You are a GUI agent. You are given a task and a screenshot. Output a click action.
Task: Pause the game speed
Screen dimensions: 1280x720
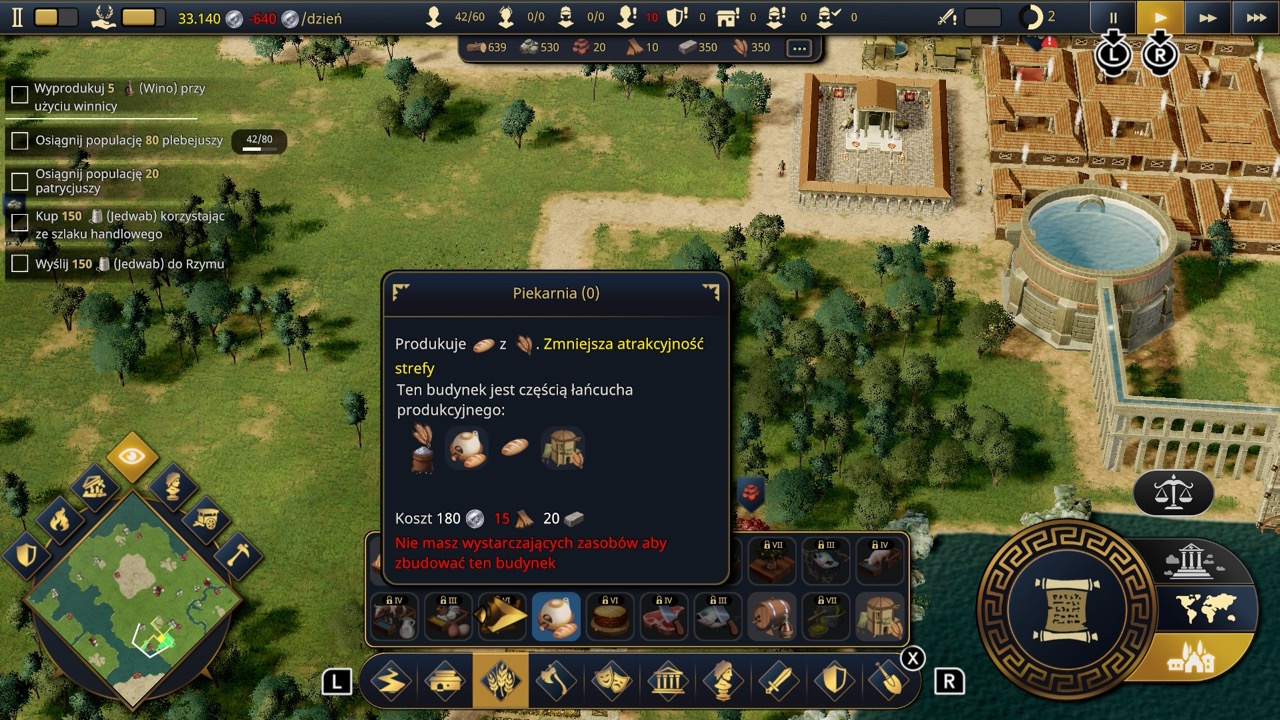pos(1113,18)
